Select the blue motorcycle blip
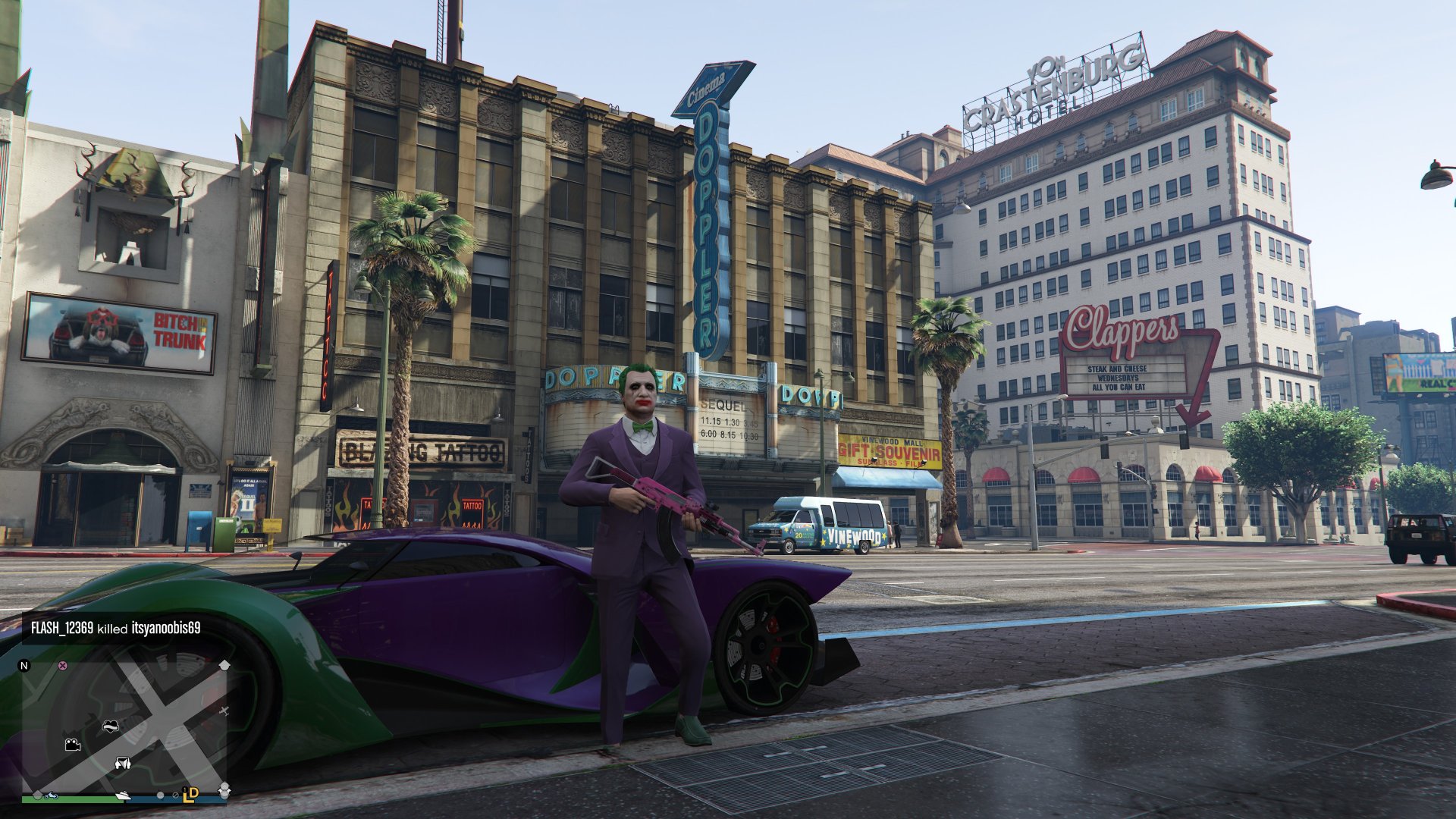Viewport: 1456px width, 819px height. pyautogui.click(x=52, y=795)
